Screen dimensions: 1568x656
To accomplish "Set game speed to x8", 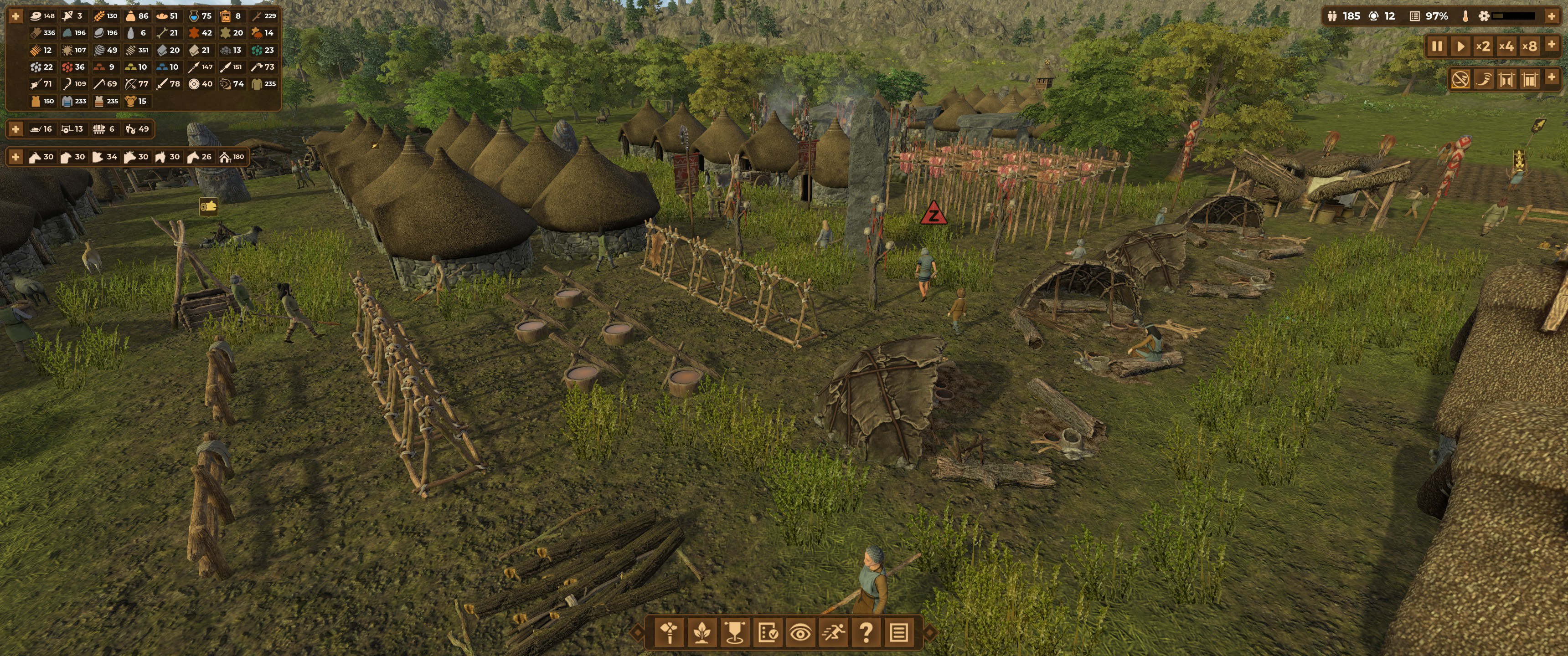I will [1530, 46].
